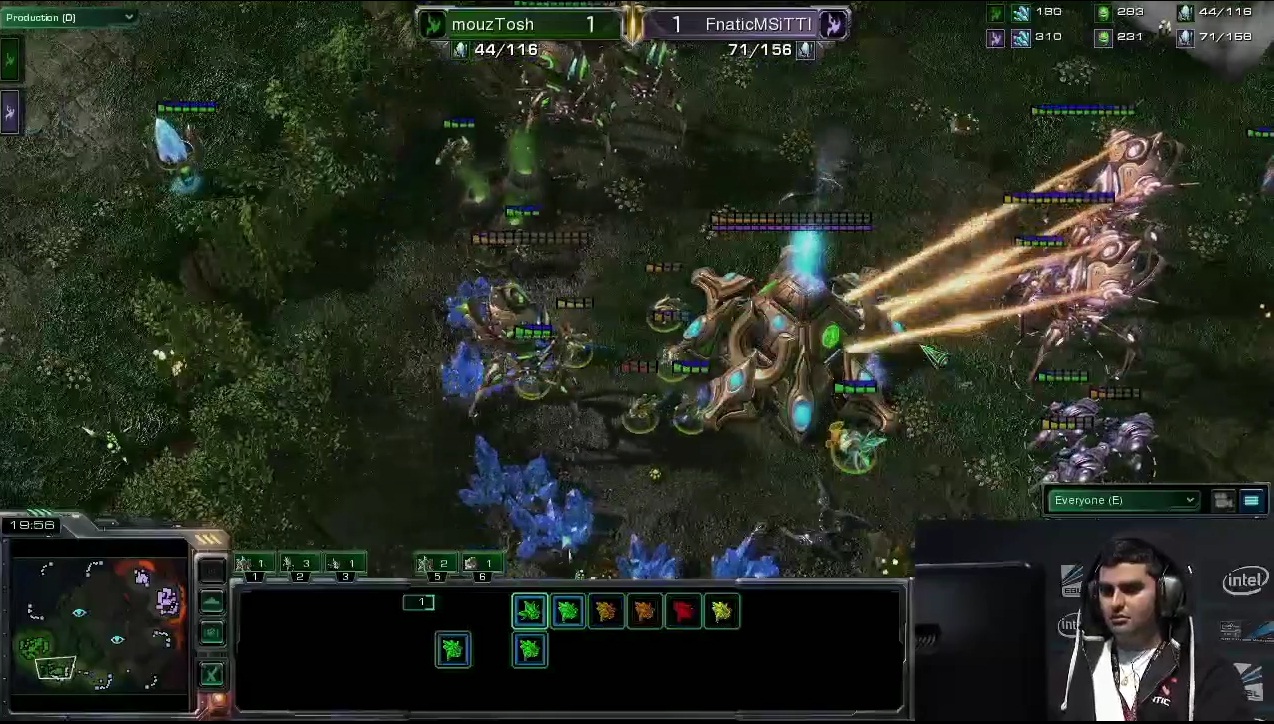
Task: Toggle the observer camera follow button
Action: click(1223, 501)
